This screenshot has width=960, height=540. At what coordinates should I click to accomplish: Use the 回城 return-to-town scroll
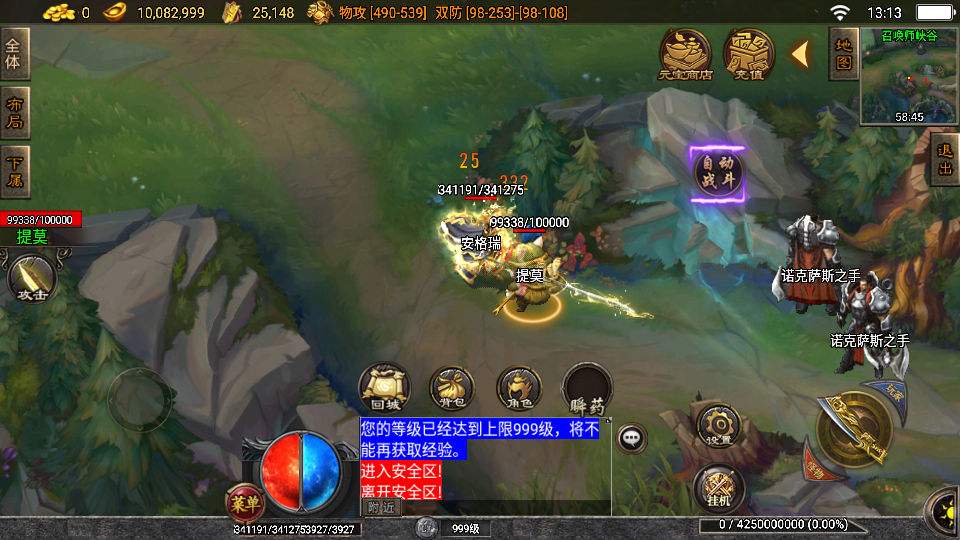coord(385,388)
